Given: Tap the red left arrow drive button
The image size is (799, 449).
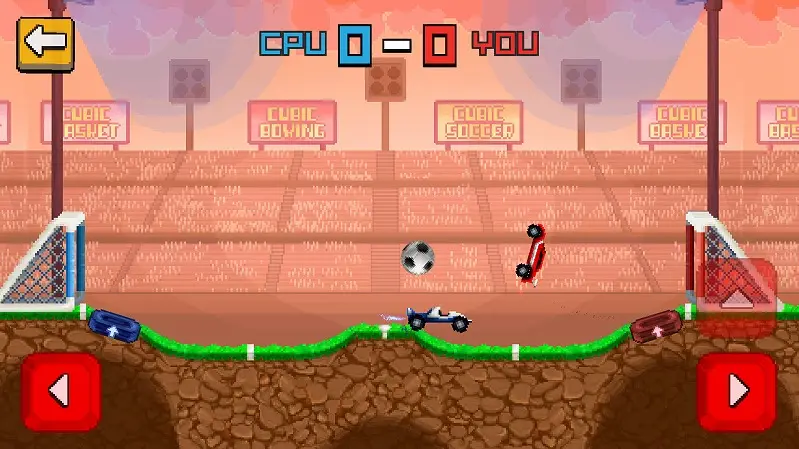Looking at the screenshot, I should (60, 391).
